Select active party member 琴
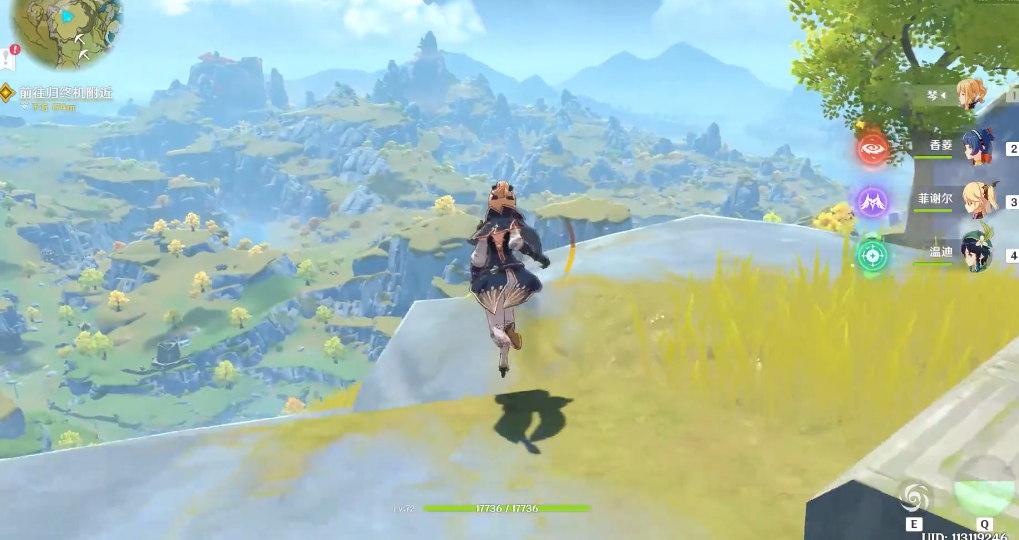1019x540 pixels. coord(970,95)
